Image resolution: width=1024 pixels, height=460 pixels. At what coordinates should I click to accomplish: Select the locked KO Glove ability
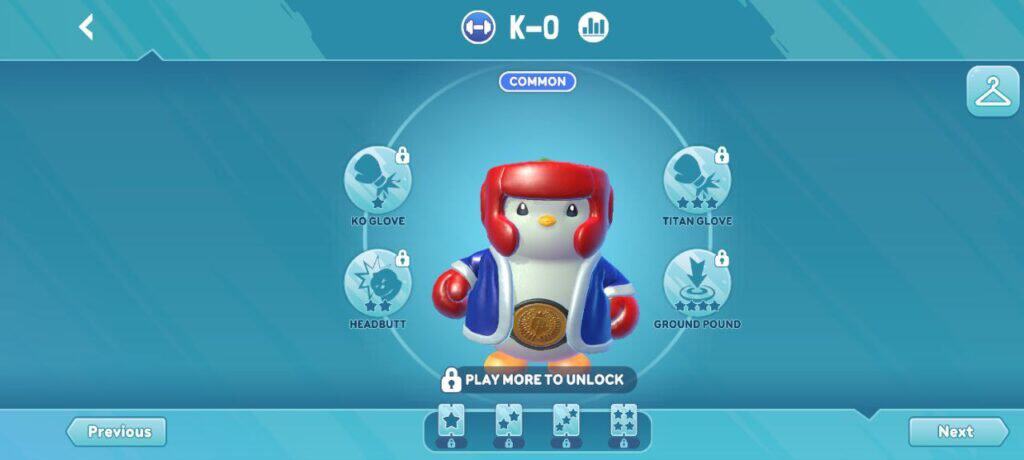click(x=377, y=180)
